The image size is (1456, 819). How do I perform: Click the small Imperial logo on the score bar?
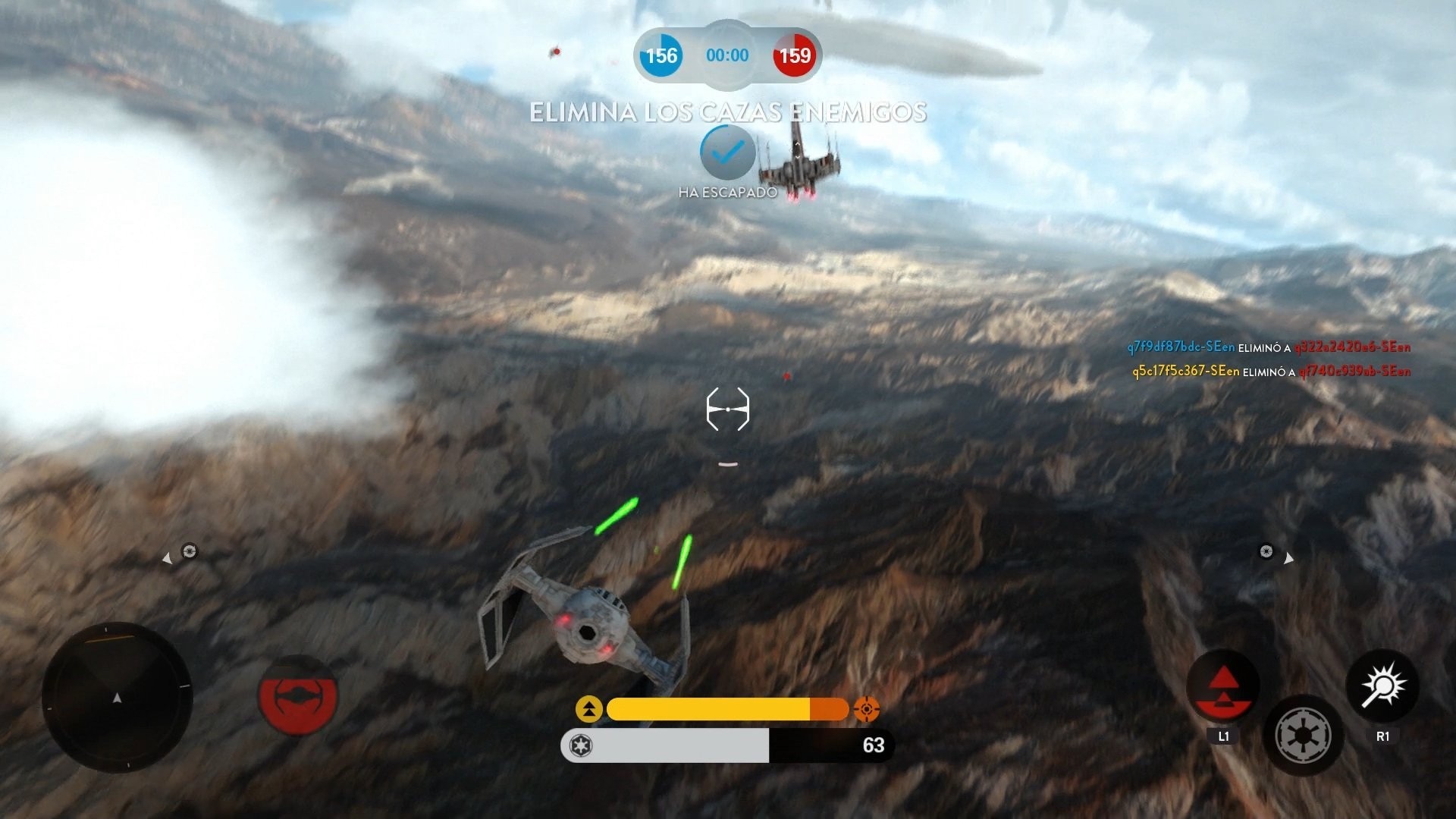(580, 745)
